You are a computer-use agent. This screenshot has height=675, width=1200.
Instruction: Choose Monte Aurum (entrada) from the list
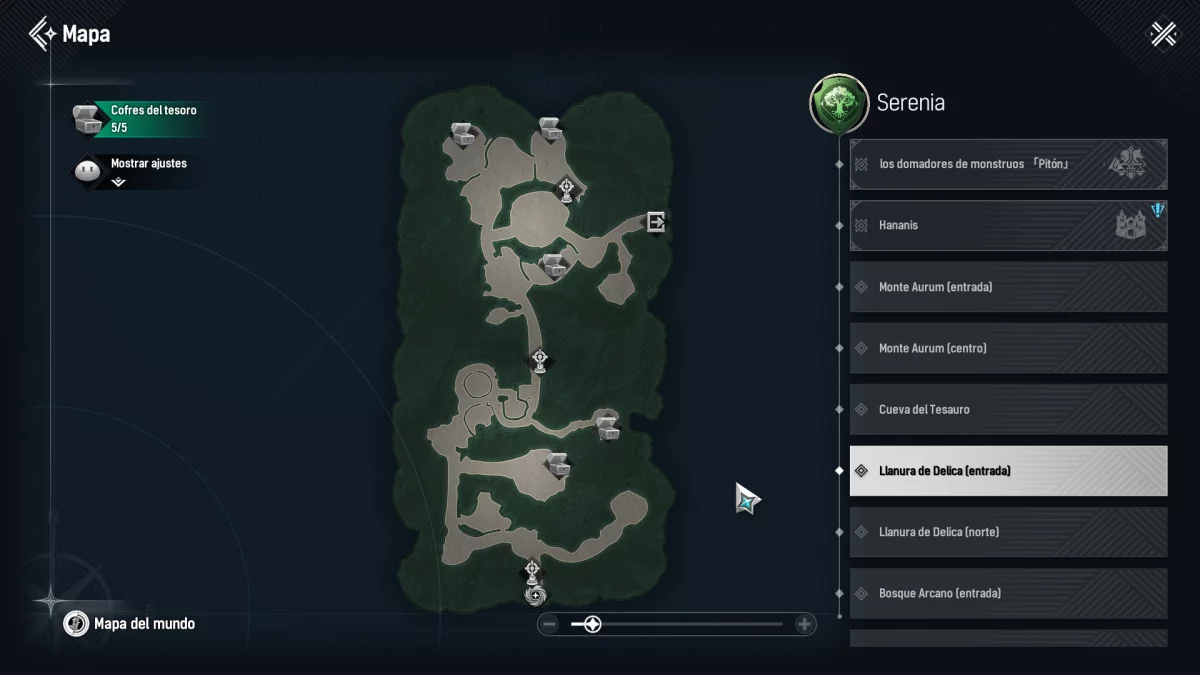coord(1008,287)
